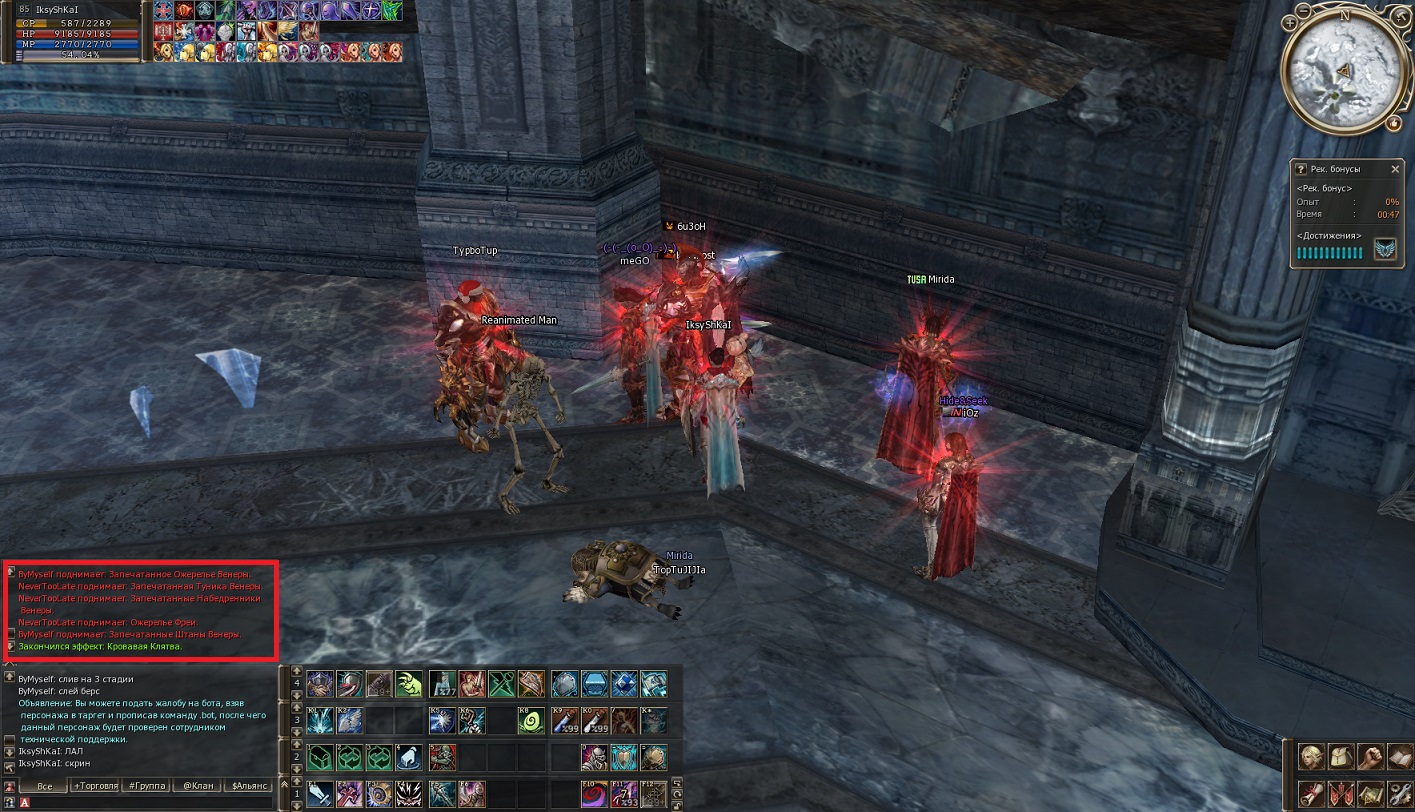
Task: Click the help question mark in Рек. бонусы
Action: point(1301,169)
